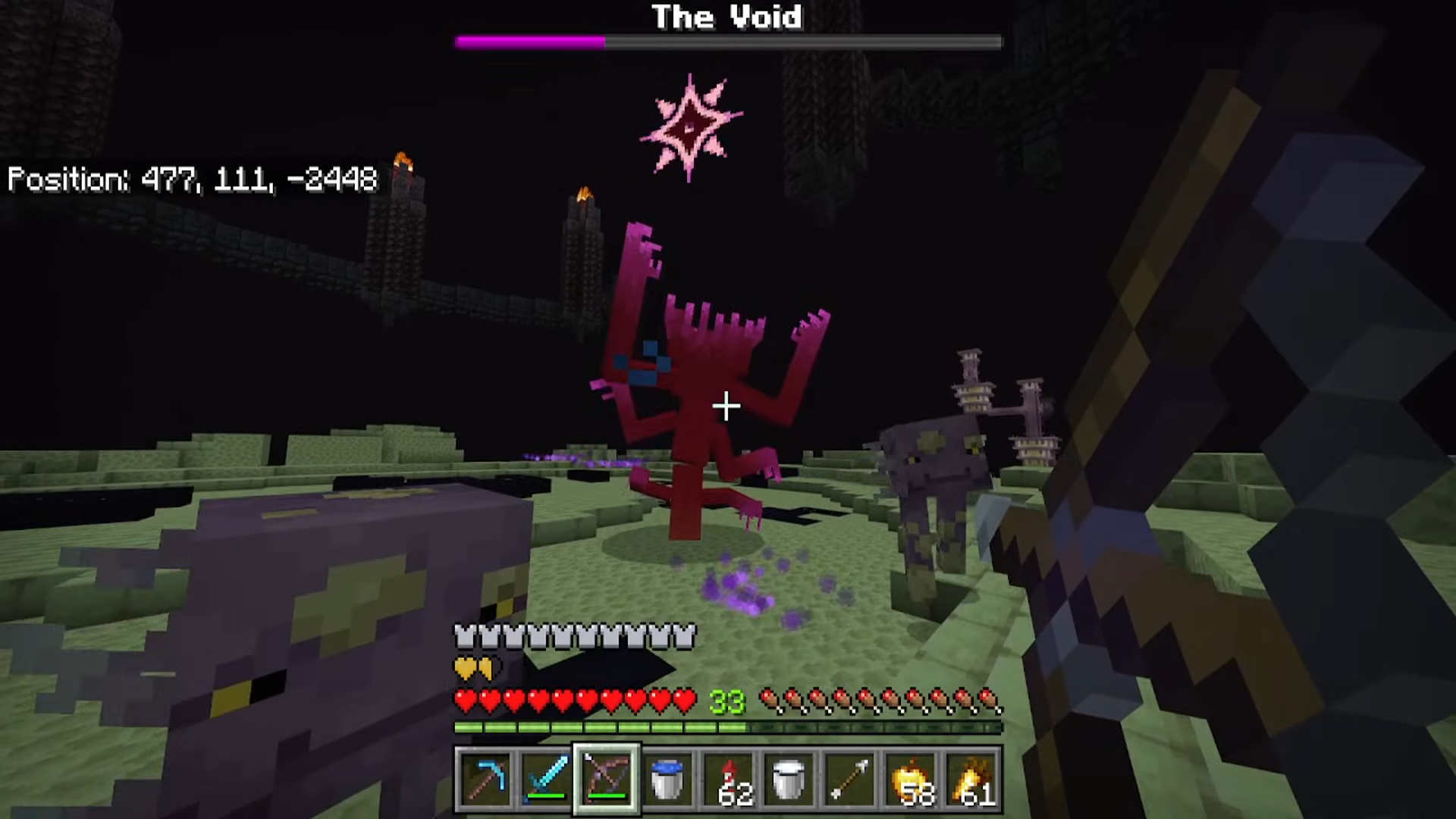Screen dimensions: 1456x819
Task: Select the arrow hotbar slot
Action: pyautogui.click(x=849, y=779)
